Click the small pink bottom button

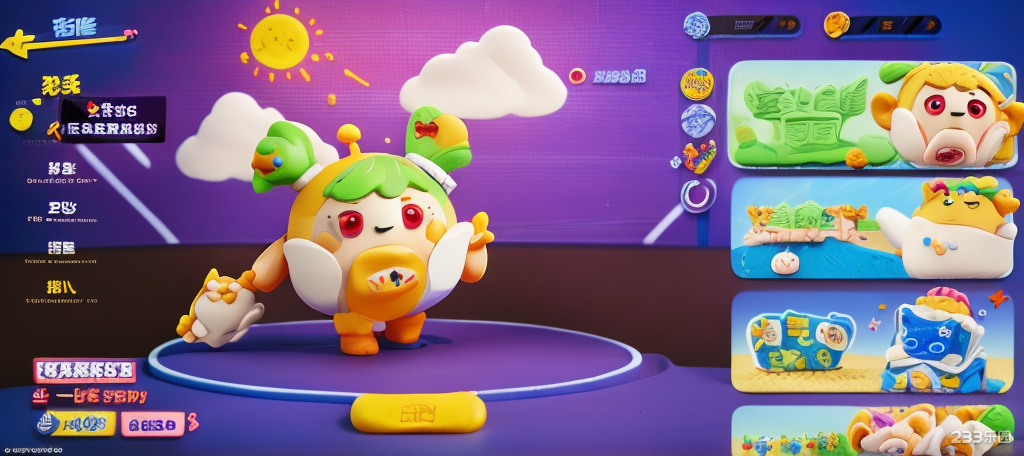tap(152, 424)
